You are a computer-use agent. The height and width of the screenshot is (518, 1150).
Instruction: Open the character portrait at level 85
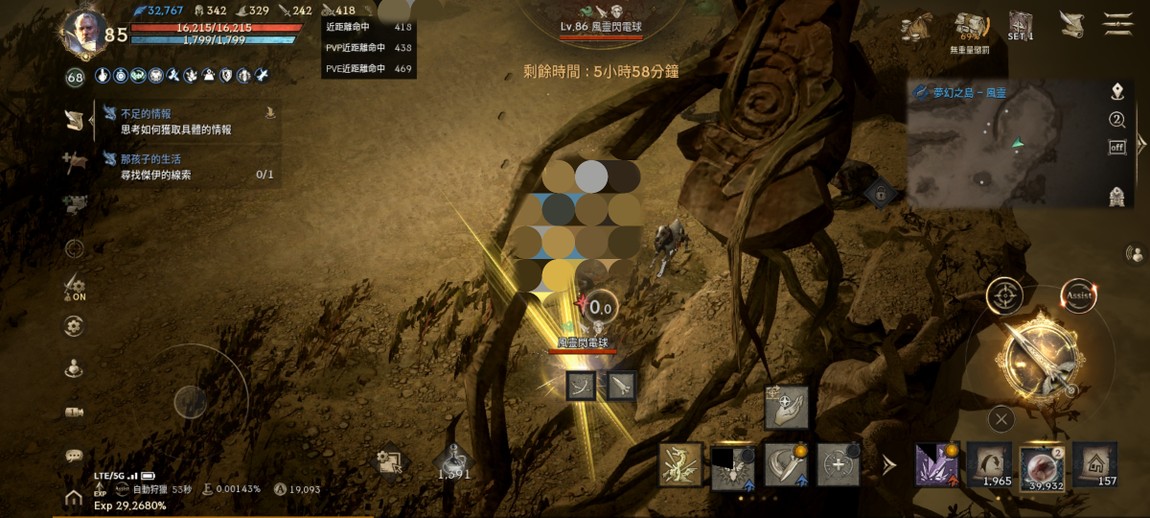(x=86, y=32)
